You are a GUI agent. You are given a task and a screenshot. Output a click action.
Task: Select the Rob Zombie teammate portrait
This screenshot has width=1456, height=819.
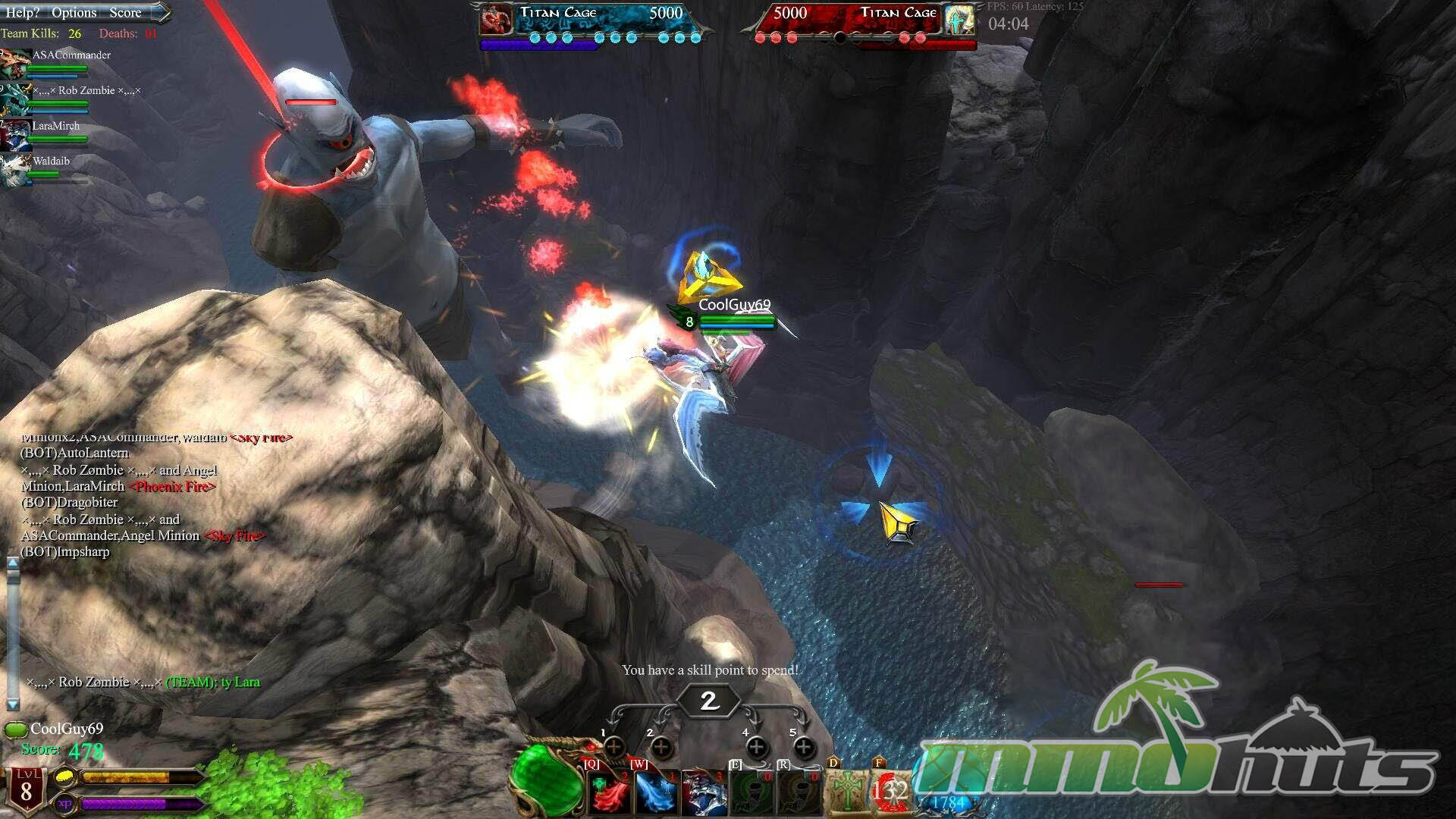point(15,99)
